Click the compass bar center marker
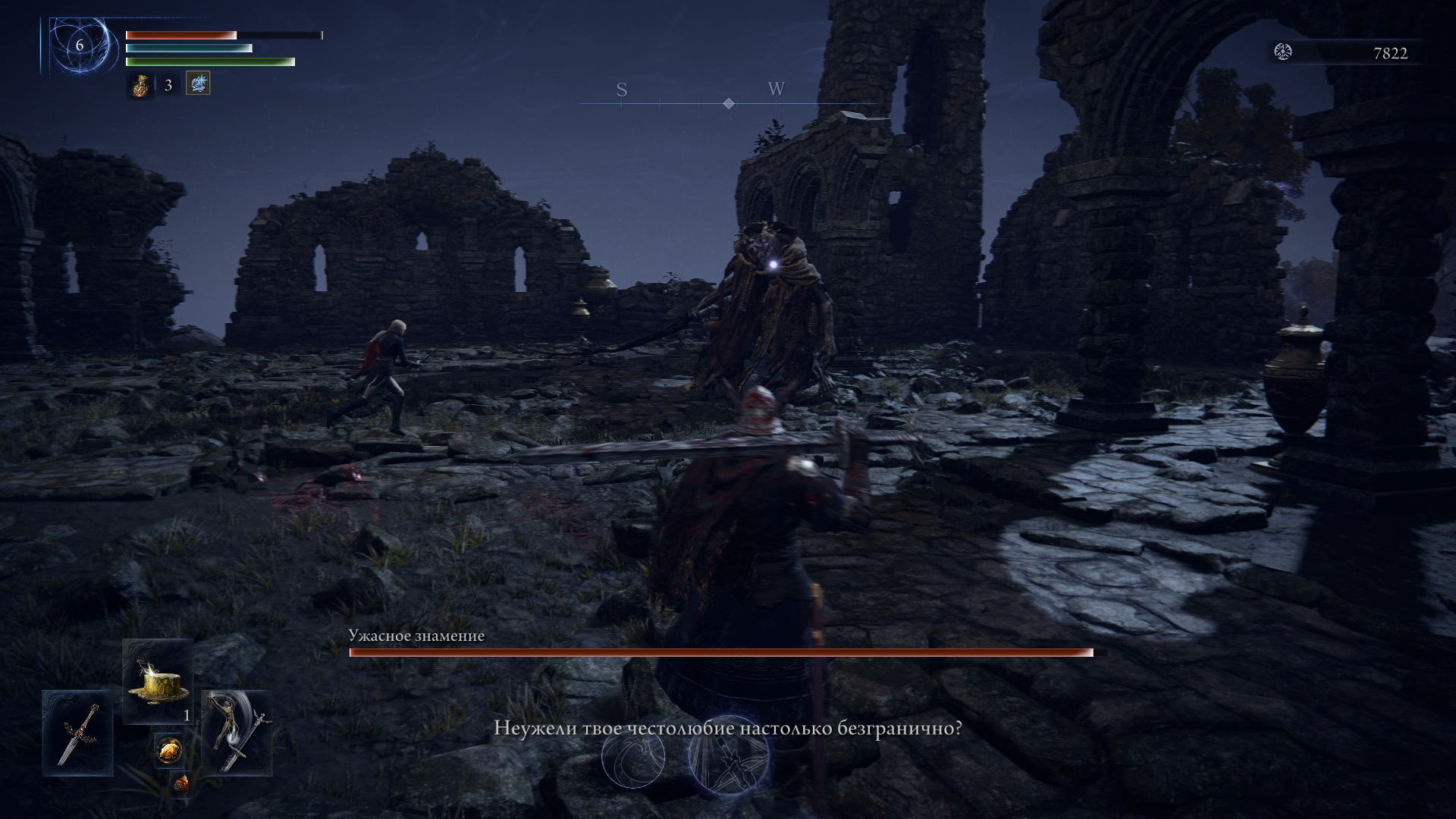The width and height of the screenshot is (1456, 819). click(x=729, y=103)
